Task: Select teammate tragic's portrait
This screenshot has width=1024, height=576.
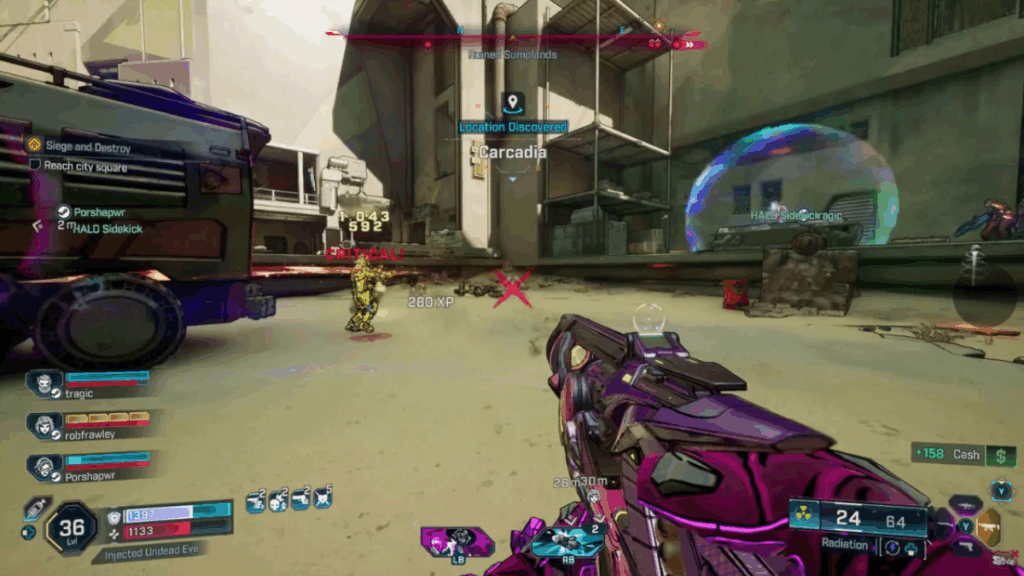Action: pos(45,382)
